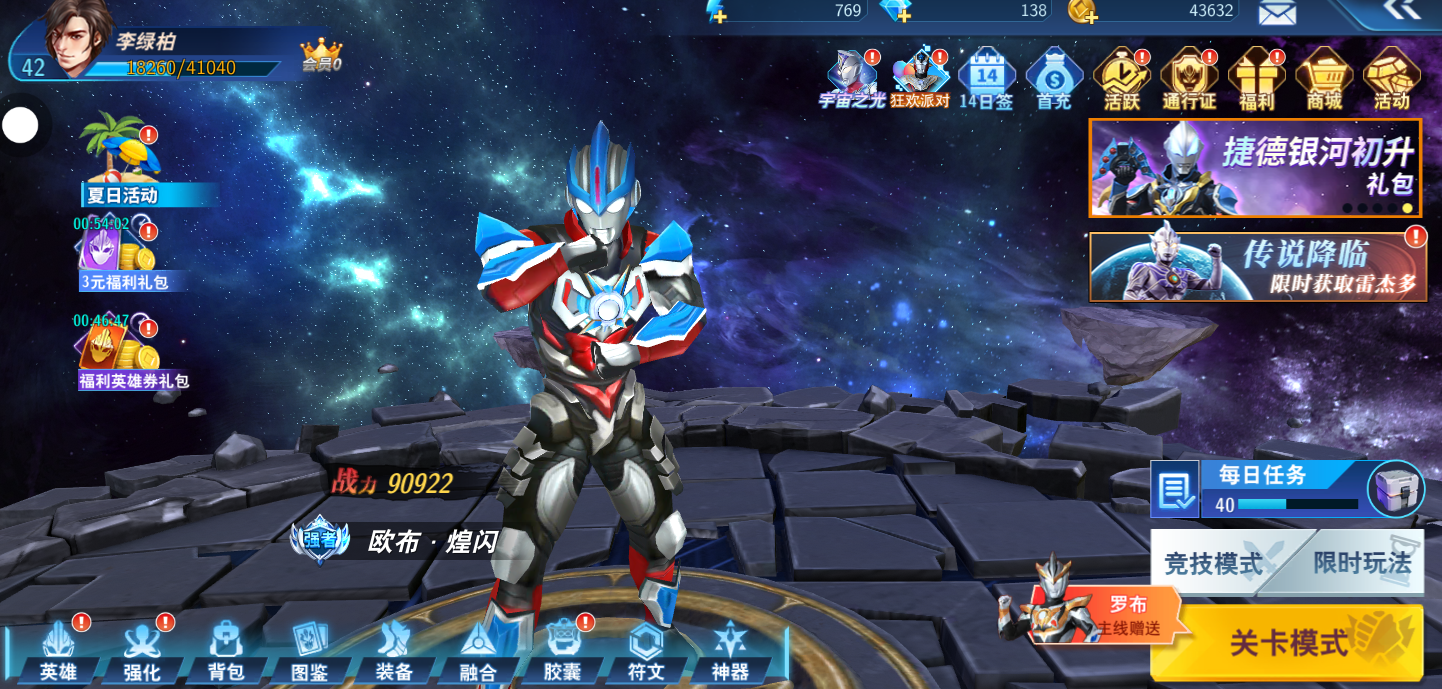Open the 商城 shop

pos(1324,78)
